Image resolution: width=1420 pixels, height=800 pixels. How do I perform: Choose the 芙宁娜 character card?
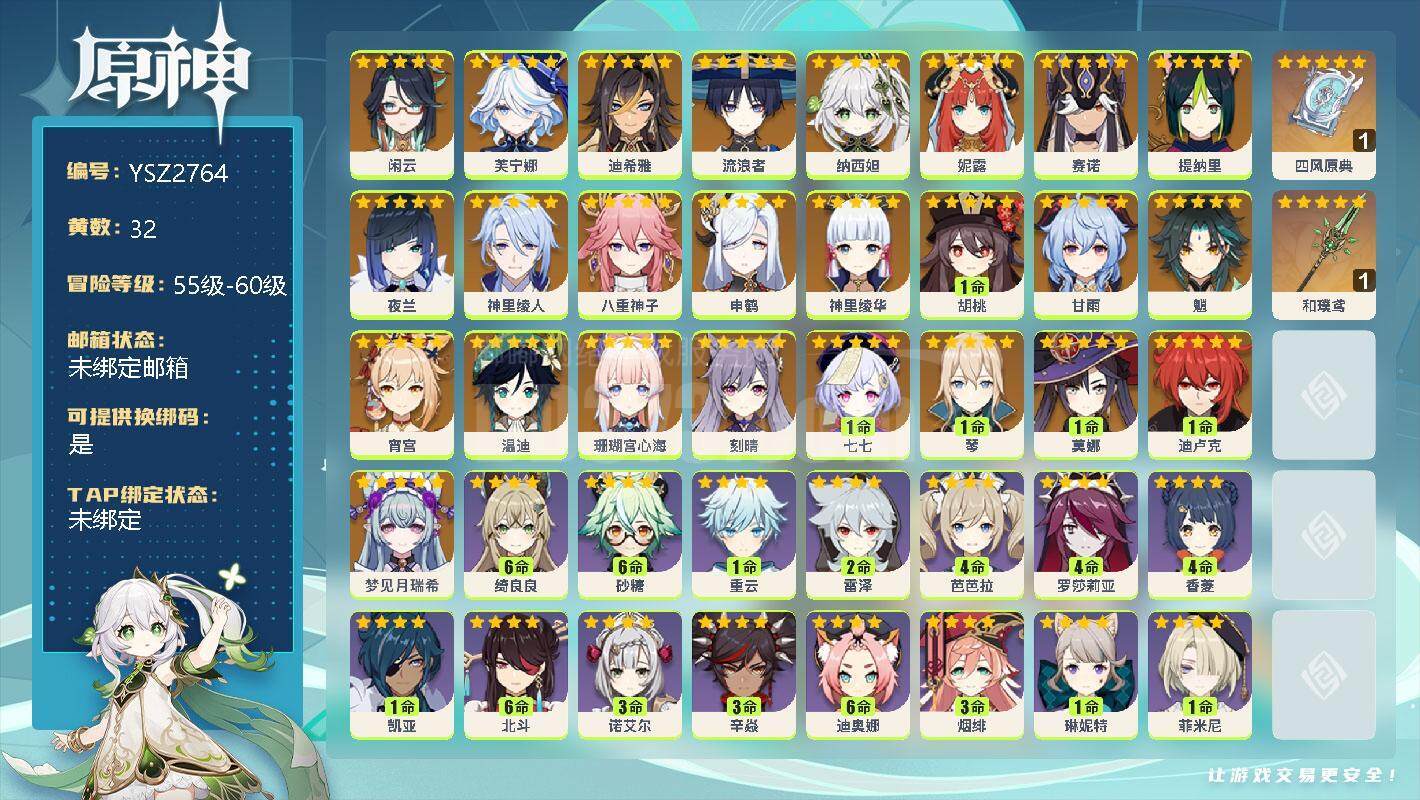(x=515, y=114)
